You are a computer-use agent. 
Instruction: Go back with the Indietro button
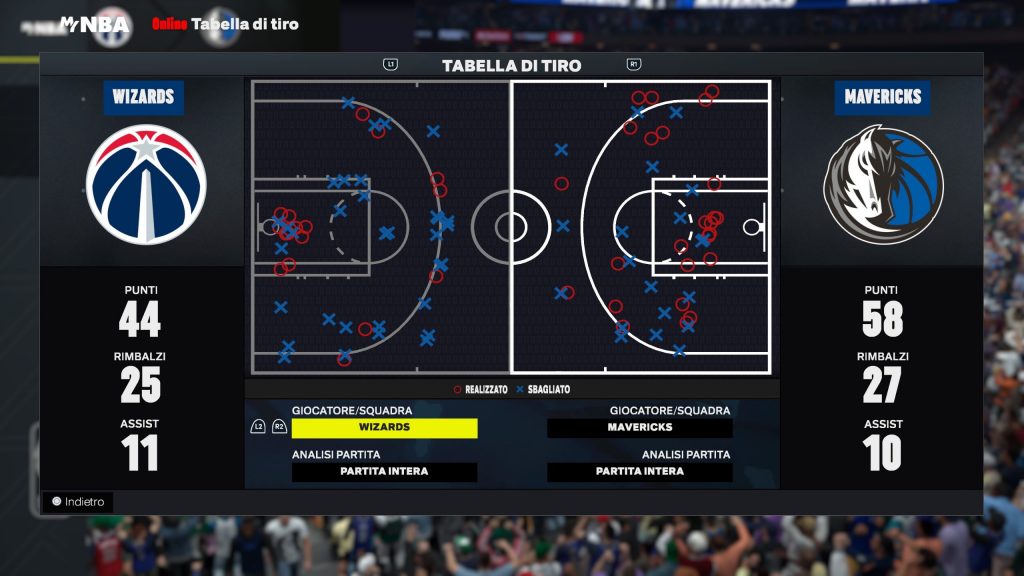tap(78, 502)
